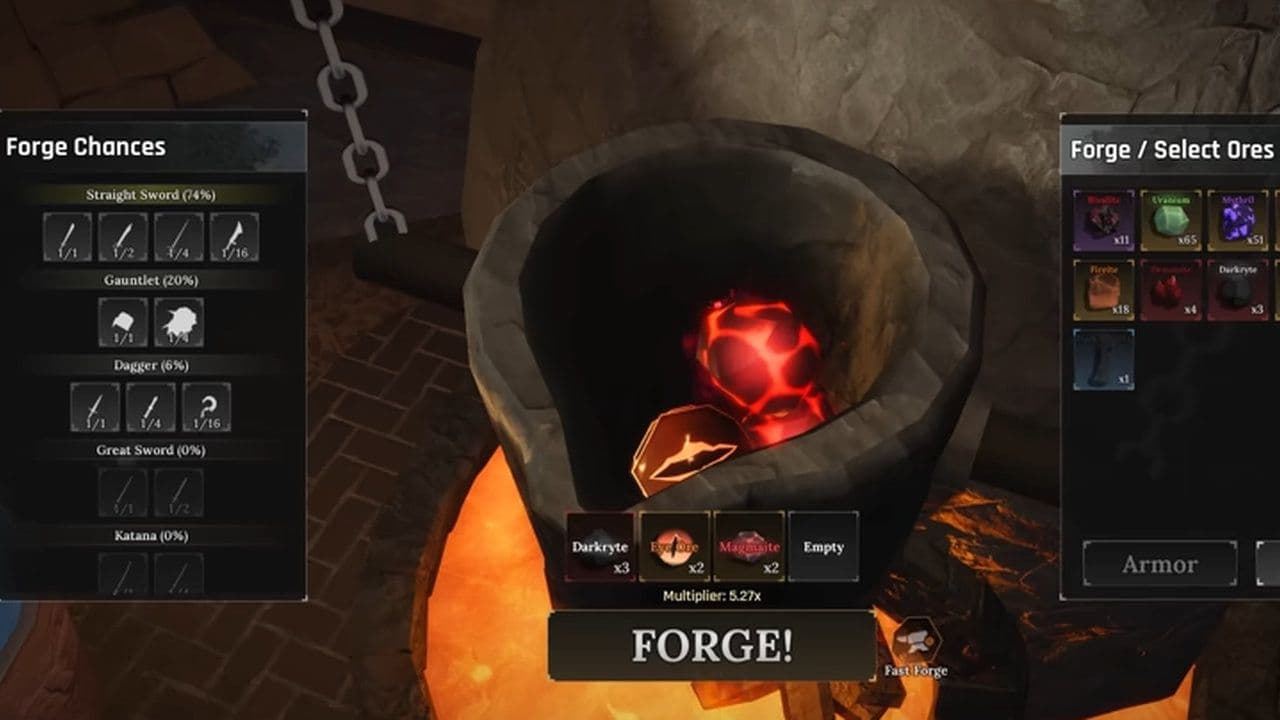Click the Empty ore slot

point(824,548)
